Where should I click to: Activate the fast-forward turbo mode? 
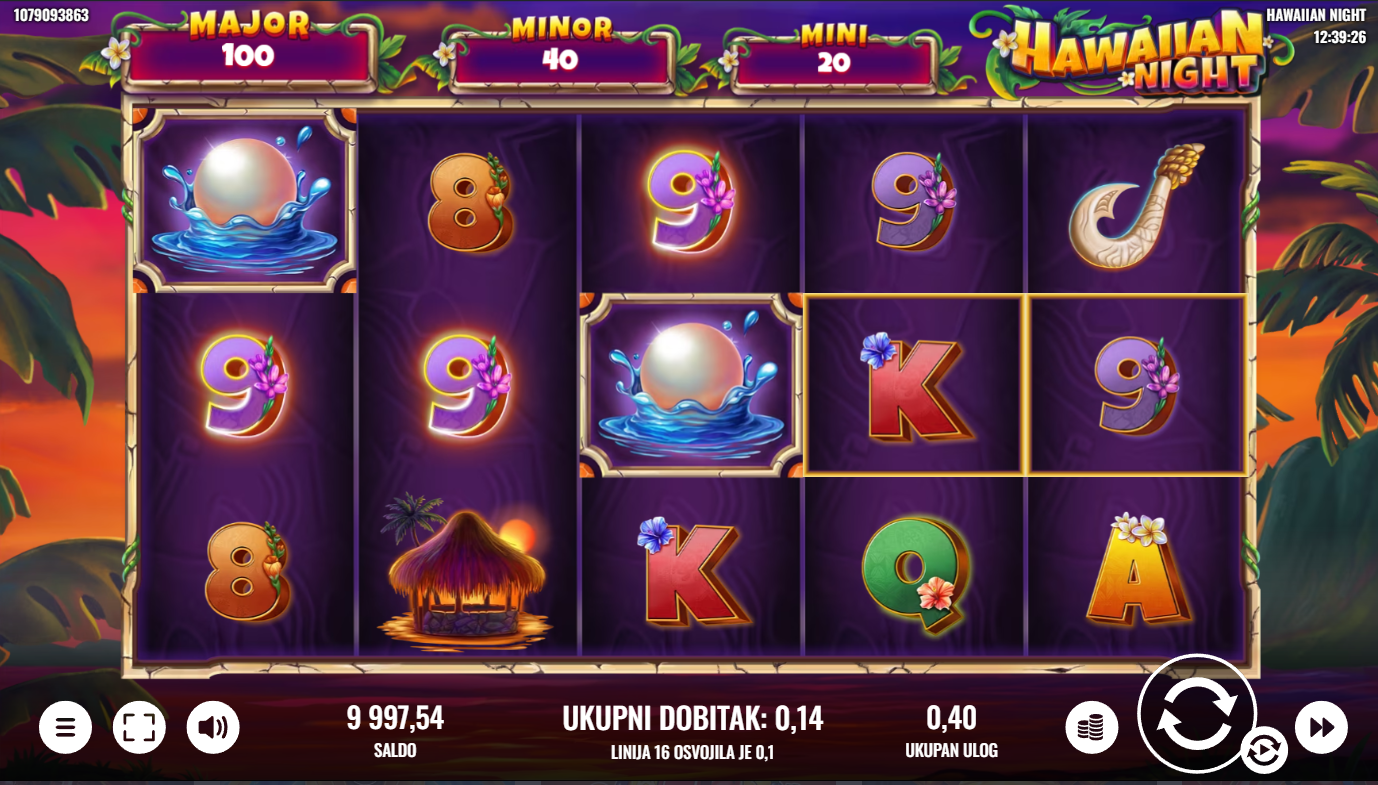[x=1321, y=727]
